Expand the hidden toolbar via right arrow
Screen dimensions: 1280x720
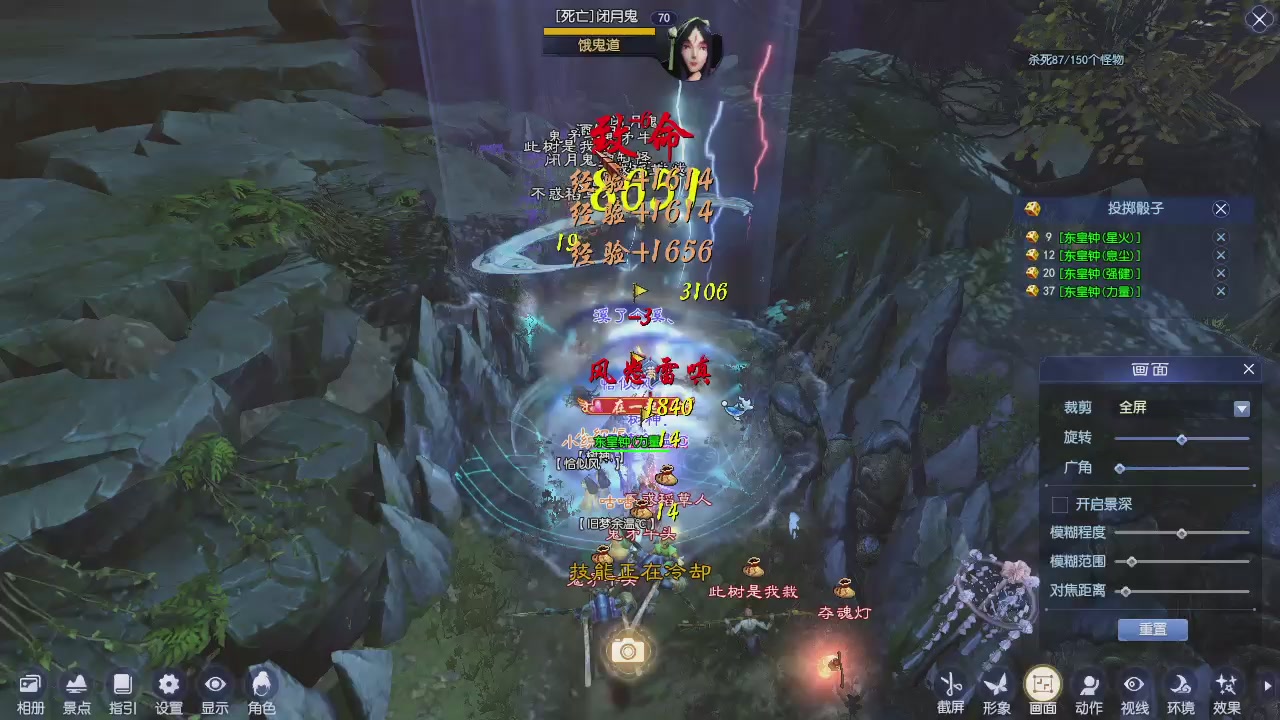(x=1267, y=683)
